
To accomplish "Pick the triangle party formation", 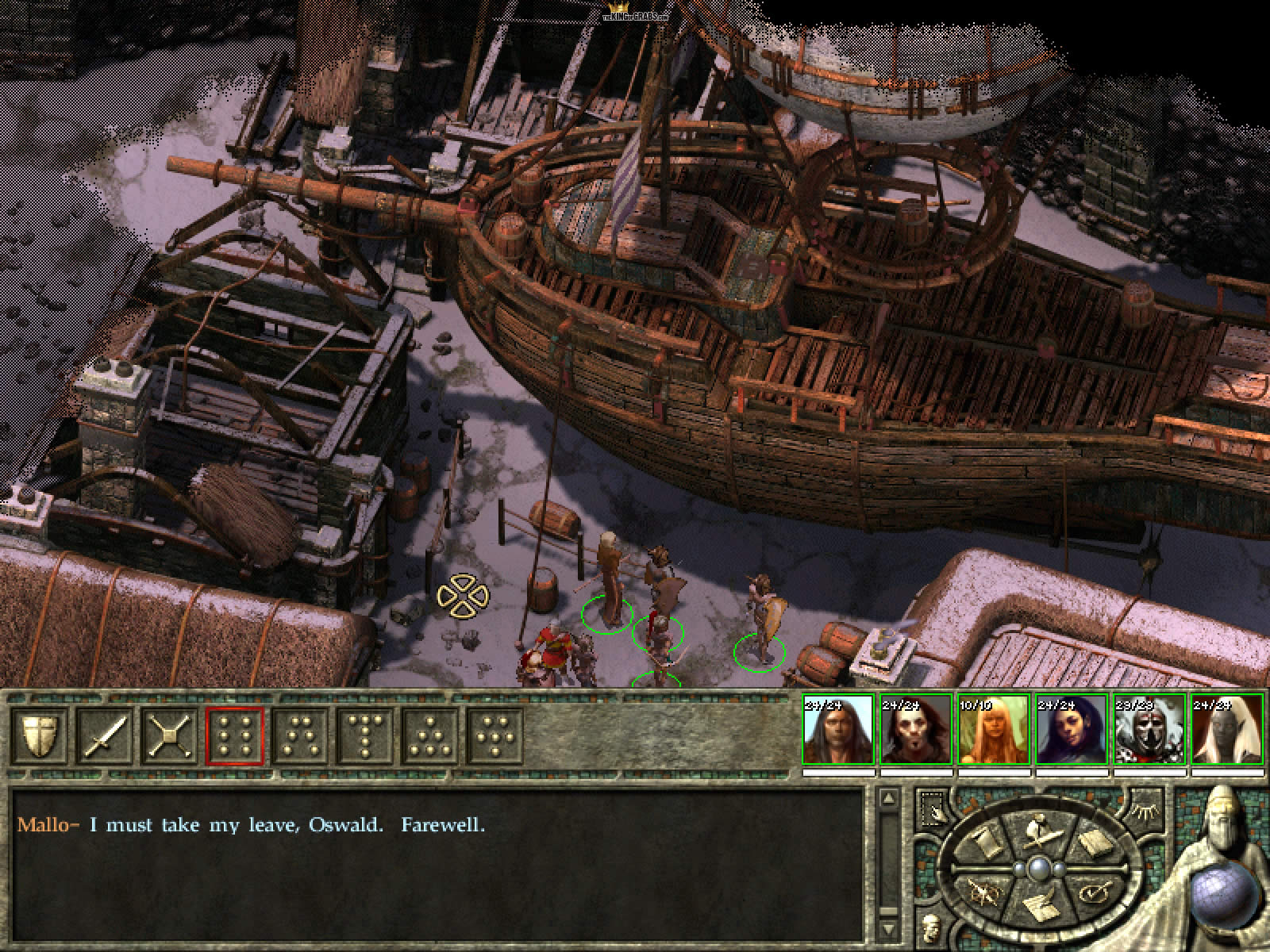I will [431, 735].
